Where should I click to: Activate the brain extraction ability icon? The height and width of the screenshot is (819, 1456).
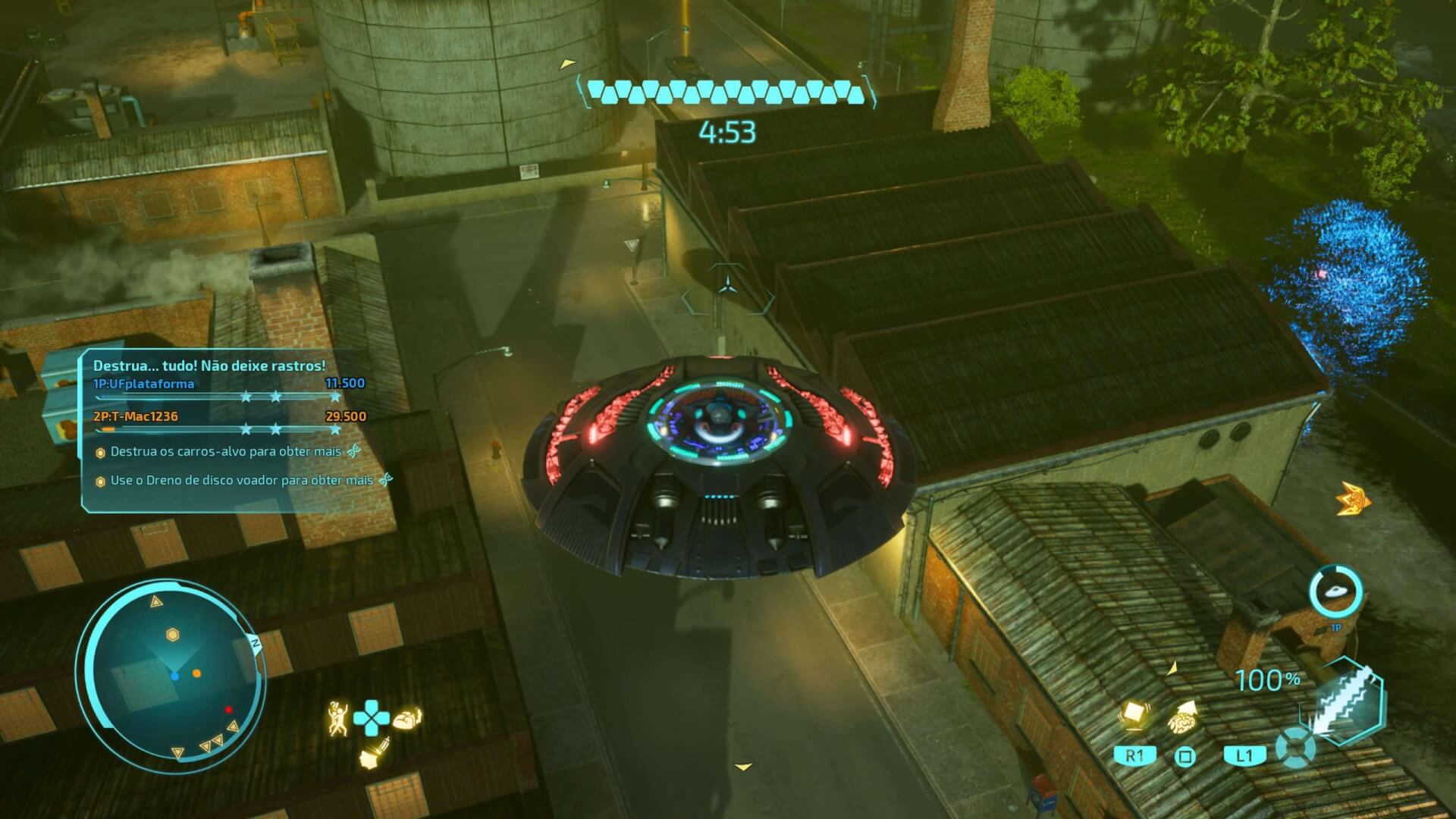click(407, 718)
